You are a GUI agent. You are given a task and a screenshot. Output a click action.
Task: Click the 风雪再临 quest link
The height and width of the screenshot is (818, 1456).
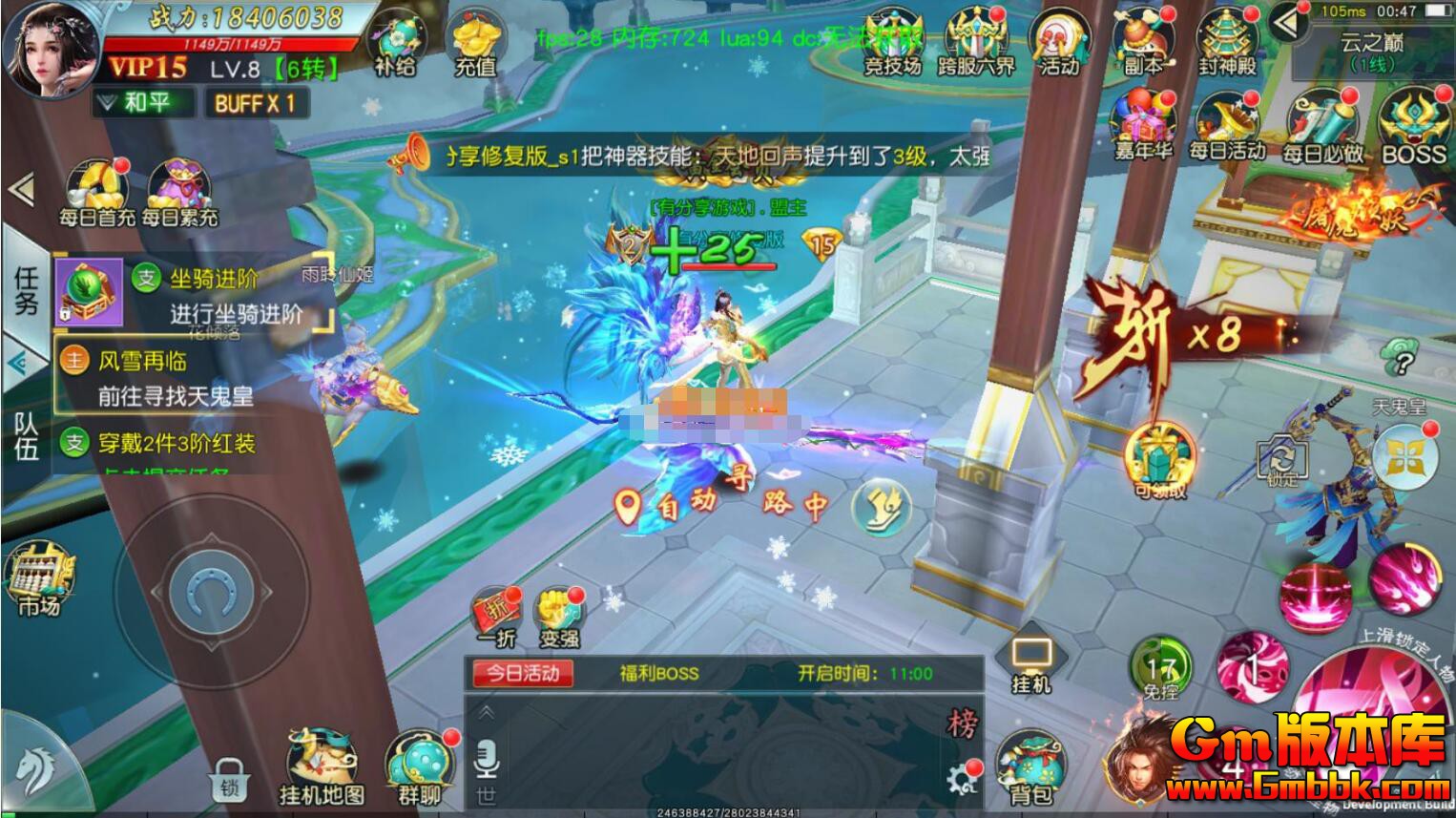(x=145, y=362)
